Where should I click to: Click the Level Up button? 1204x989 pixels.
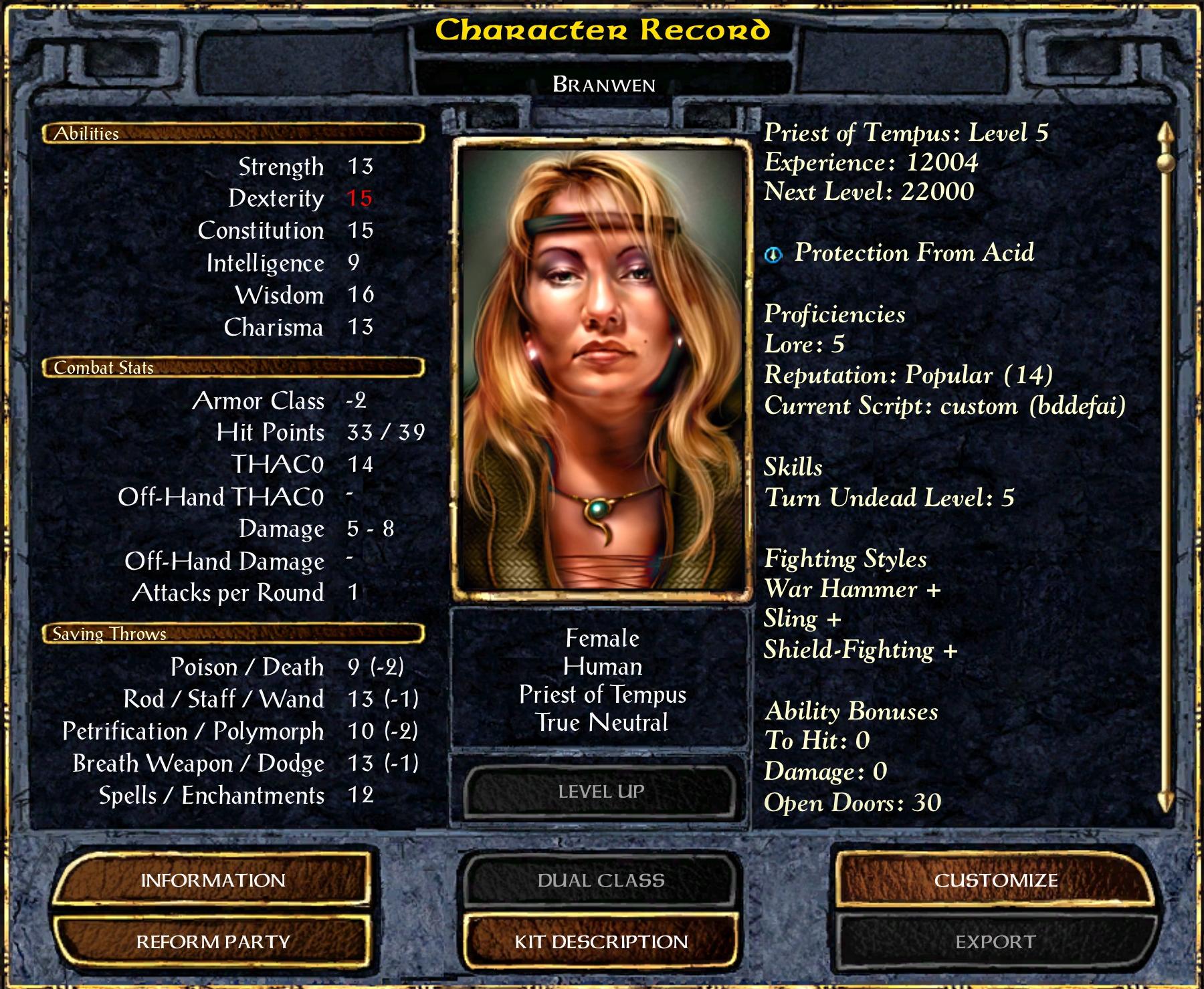(601, 792)
